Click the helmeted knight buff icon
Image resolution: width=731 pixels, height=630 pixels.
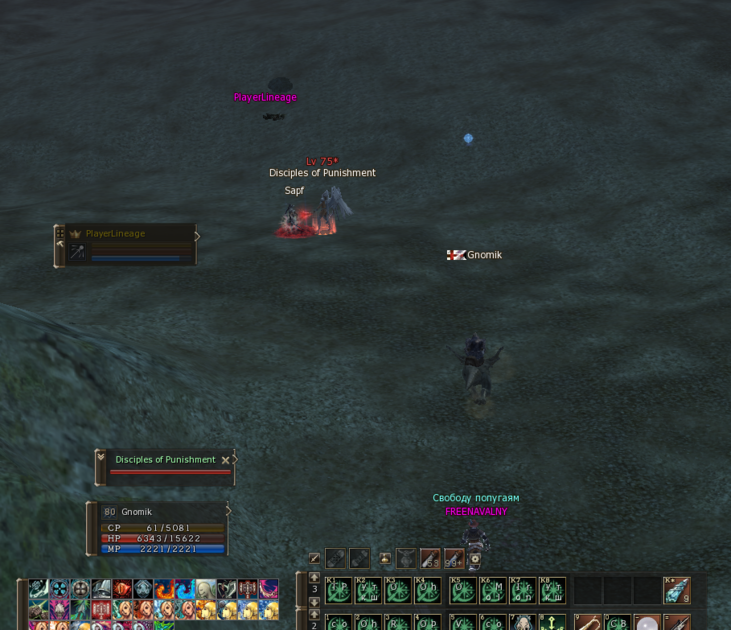pyautogui.click(x=101, y=590)
